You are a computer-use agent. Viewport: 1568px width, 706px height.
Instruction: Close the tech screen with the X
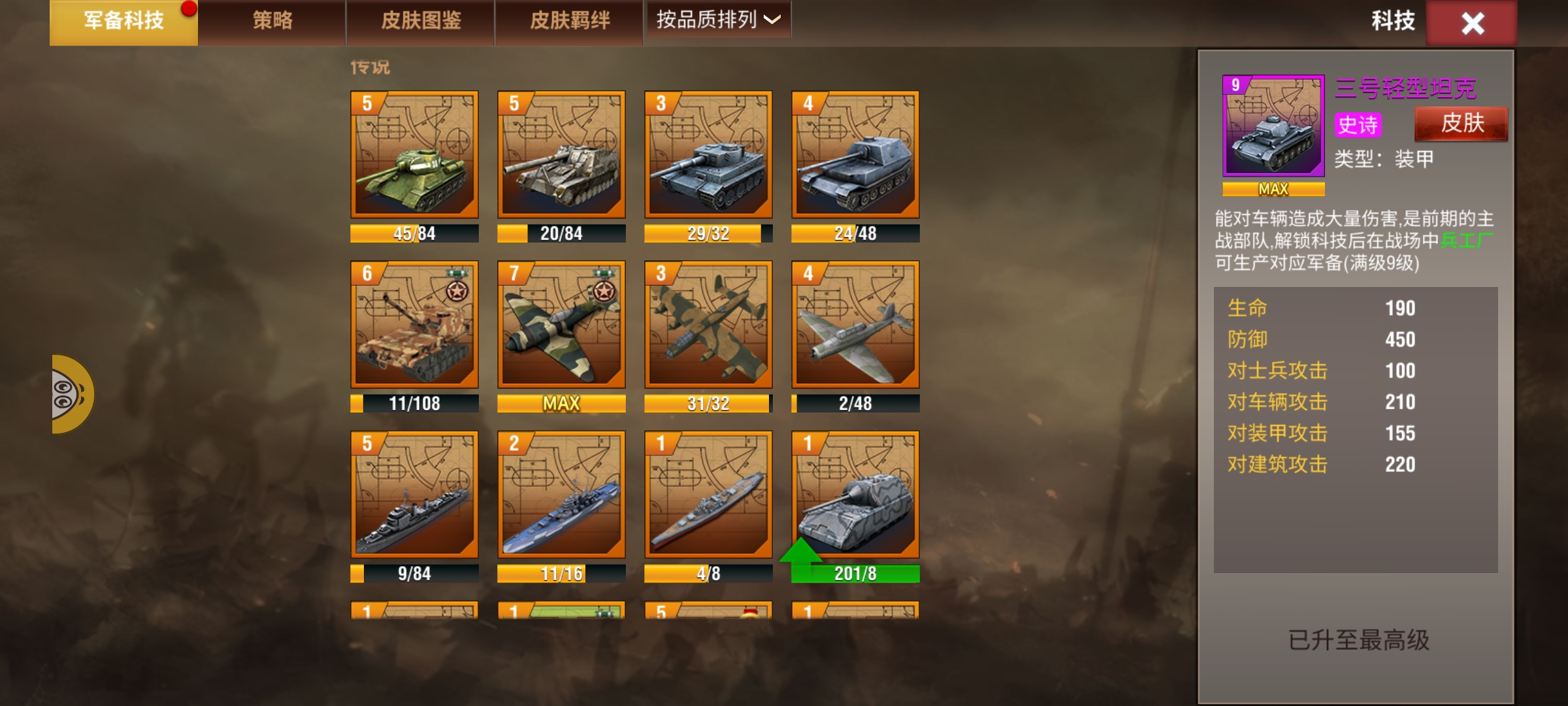tap(1472, 24)
